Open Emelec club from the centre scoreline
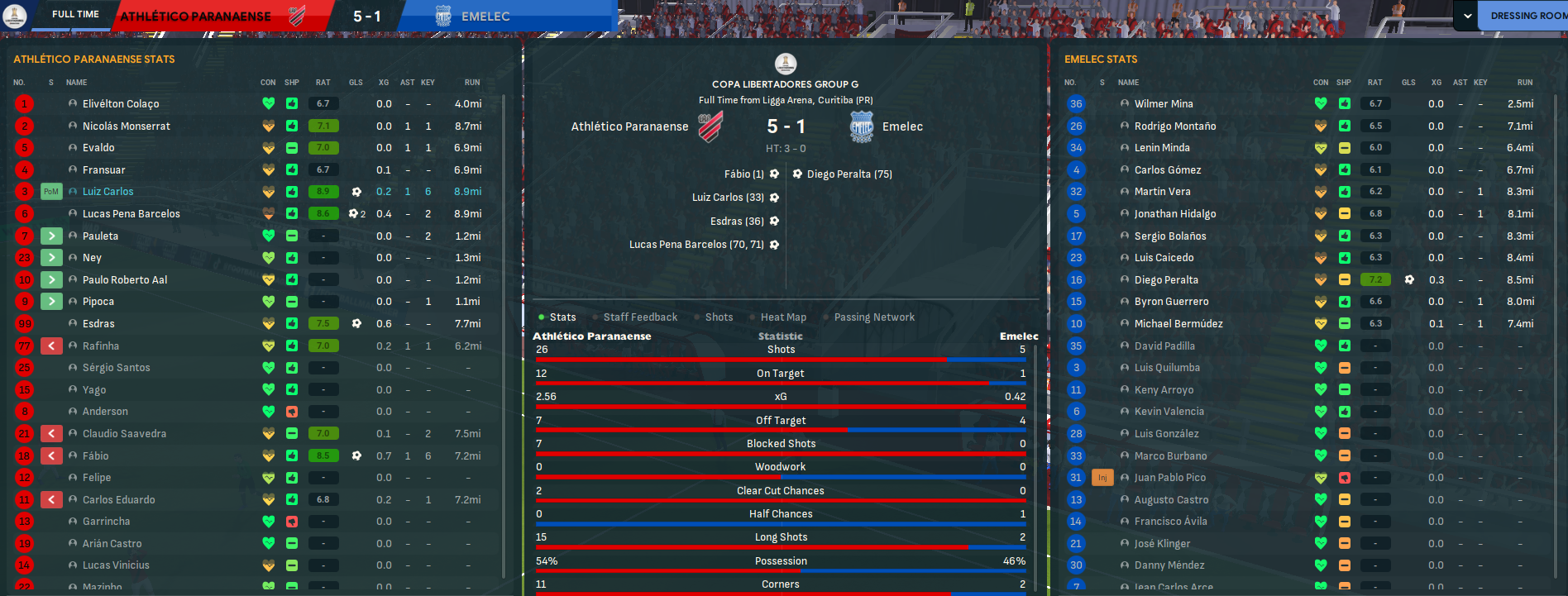Image resolution: width=1568 pixels, height=596 pixels. [902, 126]
